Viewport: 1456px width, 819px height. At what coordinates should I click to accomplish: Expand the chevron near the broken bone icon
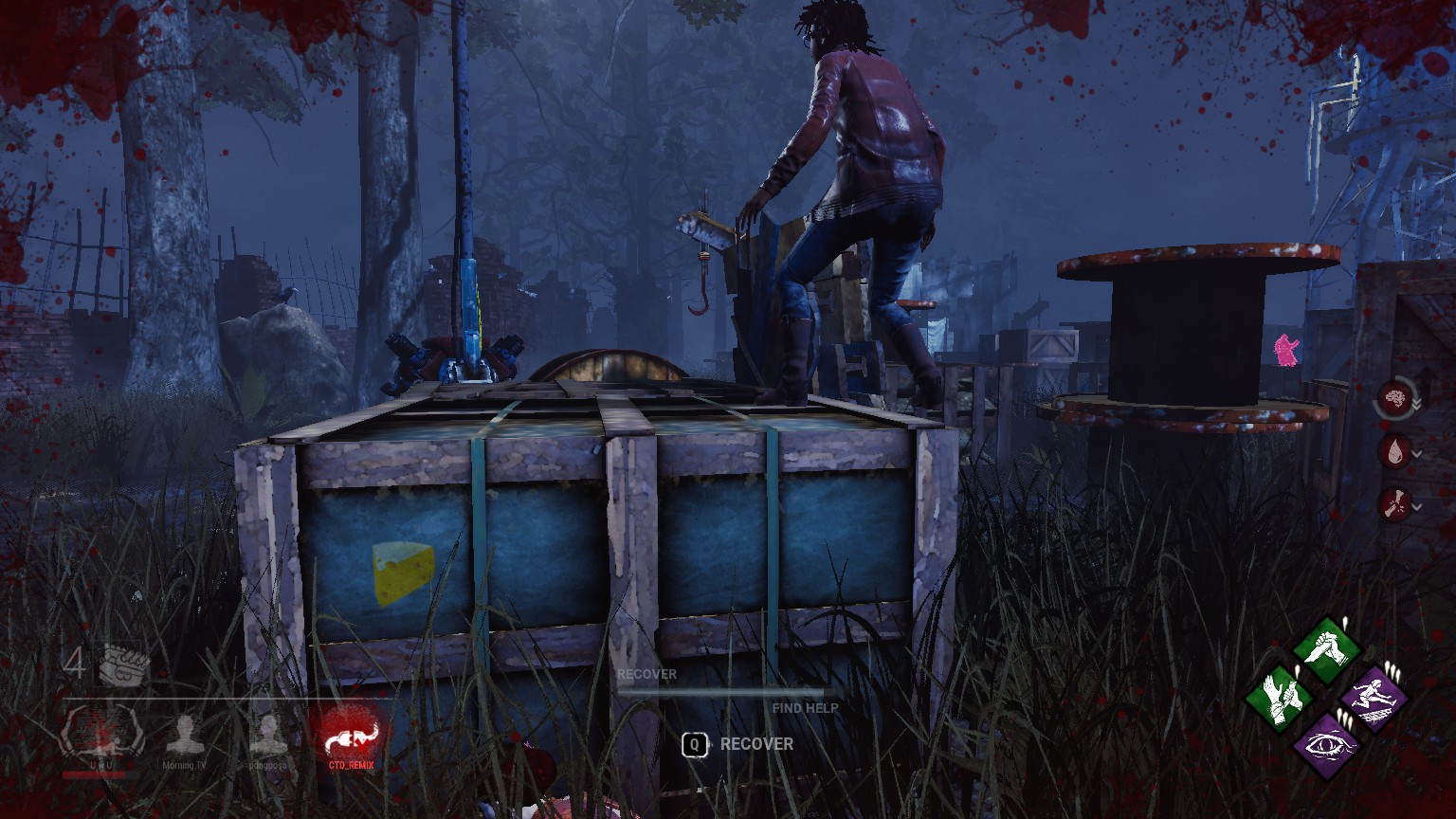coord(1418,505)
